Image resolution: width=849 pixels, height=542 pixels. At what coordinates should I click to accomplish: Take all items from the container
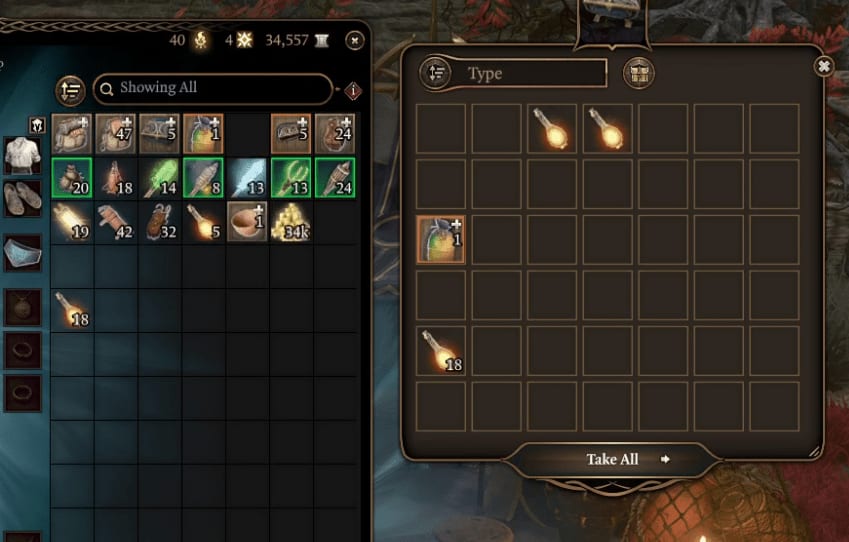(x=612, y=459)
